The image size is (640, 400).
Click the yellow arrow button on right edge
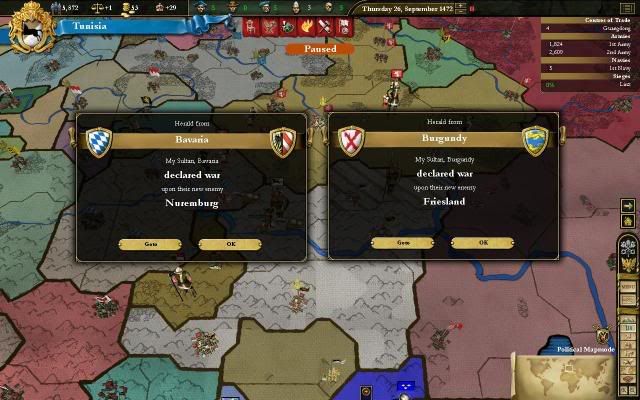(628, 206)
